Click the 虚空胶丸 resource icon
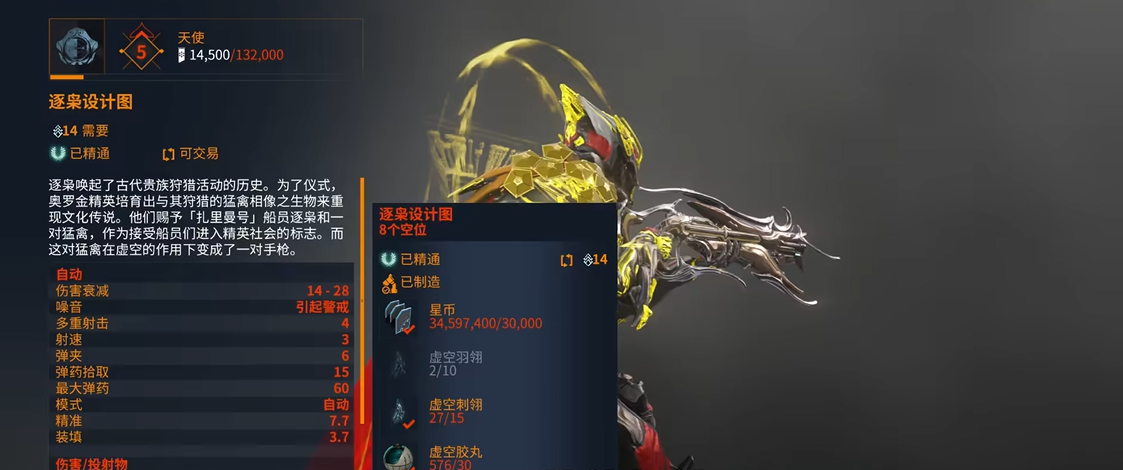 (x=401, y=456)
